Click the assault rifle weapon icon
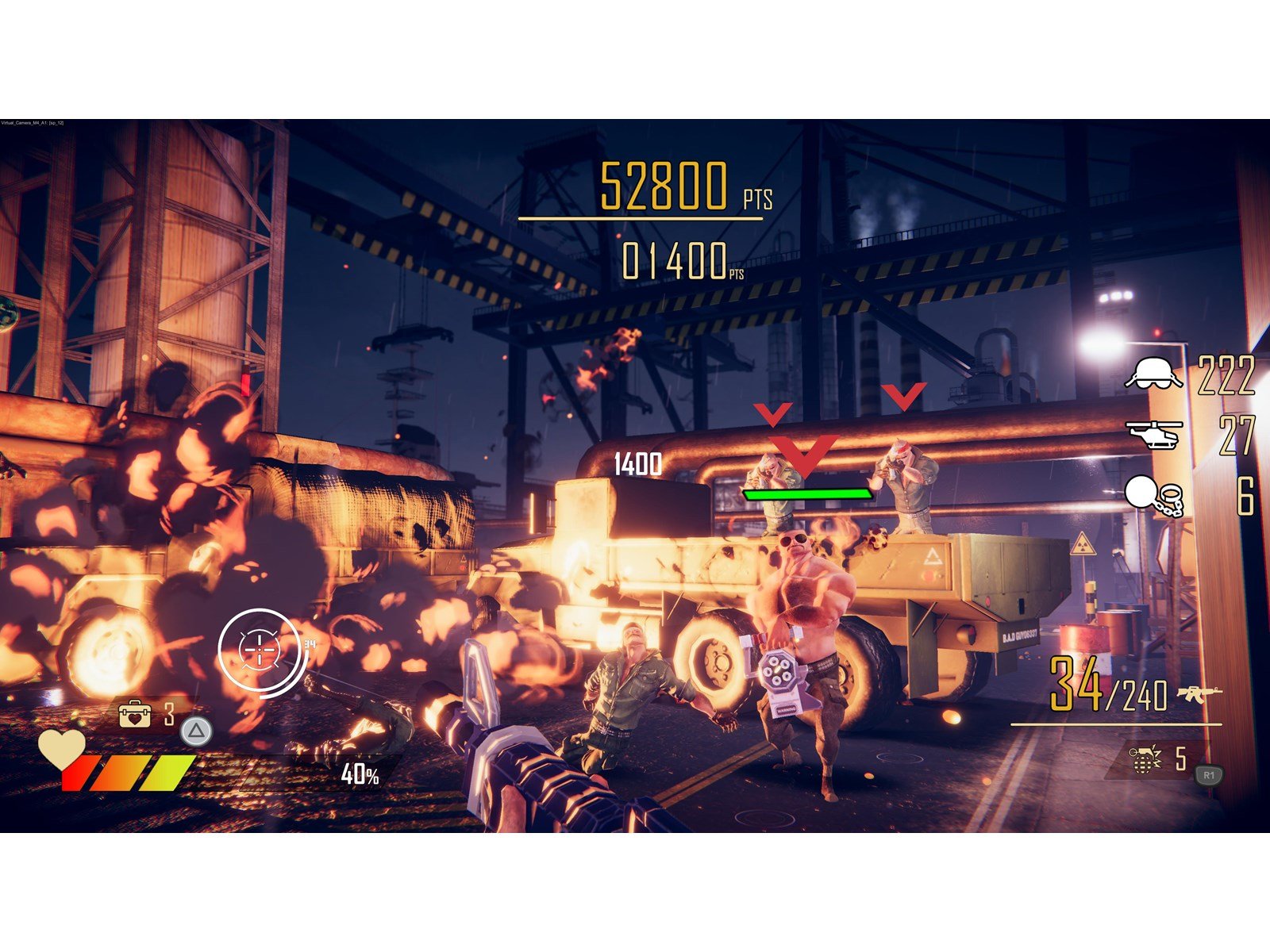 [1199, 694]
